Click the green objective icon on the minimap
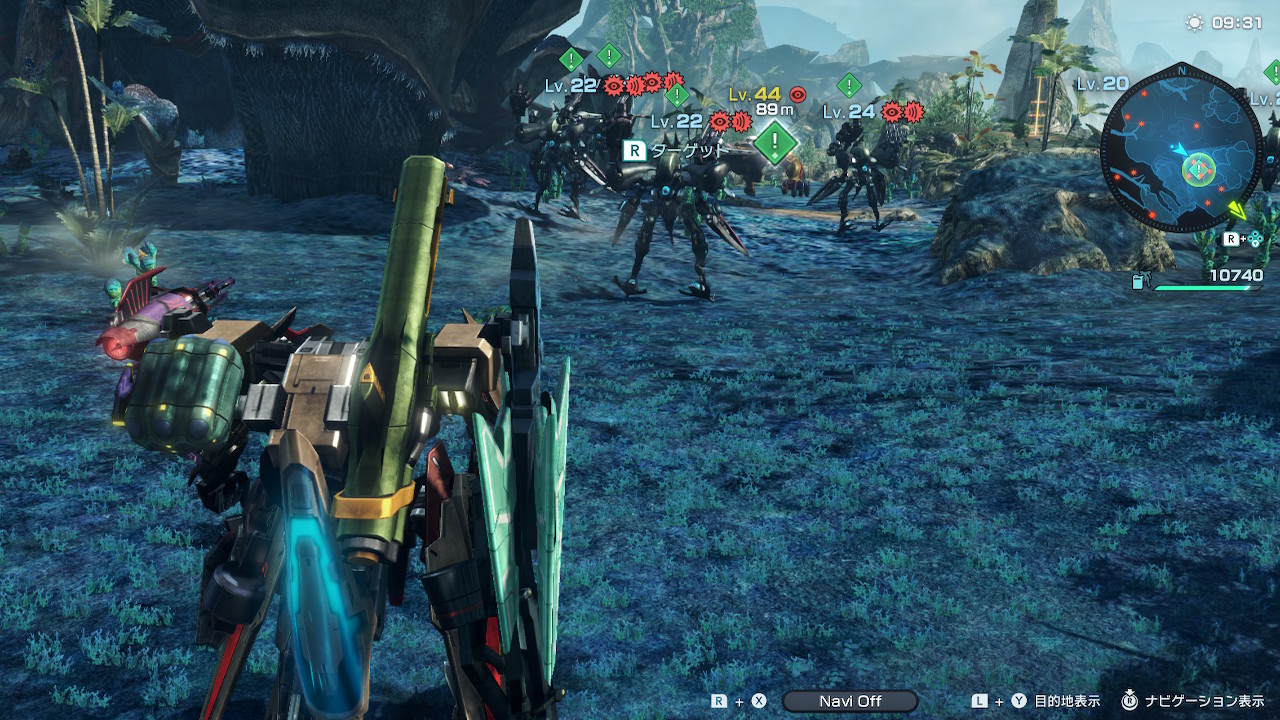Screen dimensions: 1280x720 (x=1198, y=170)
